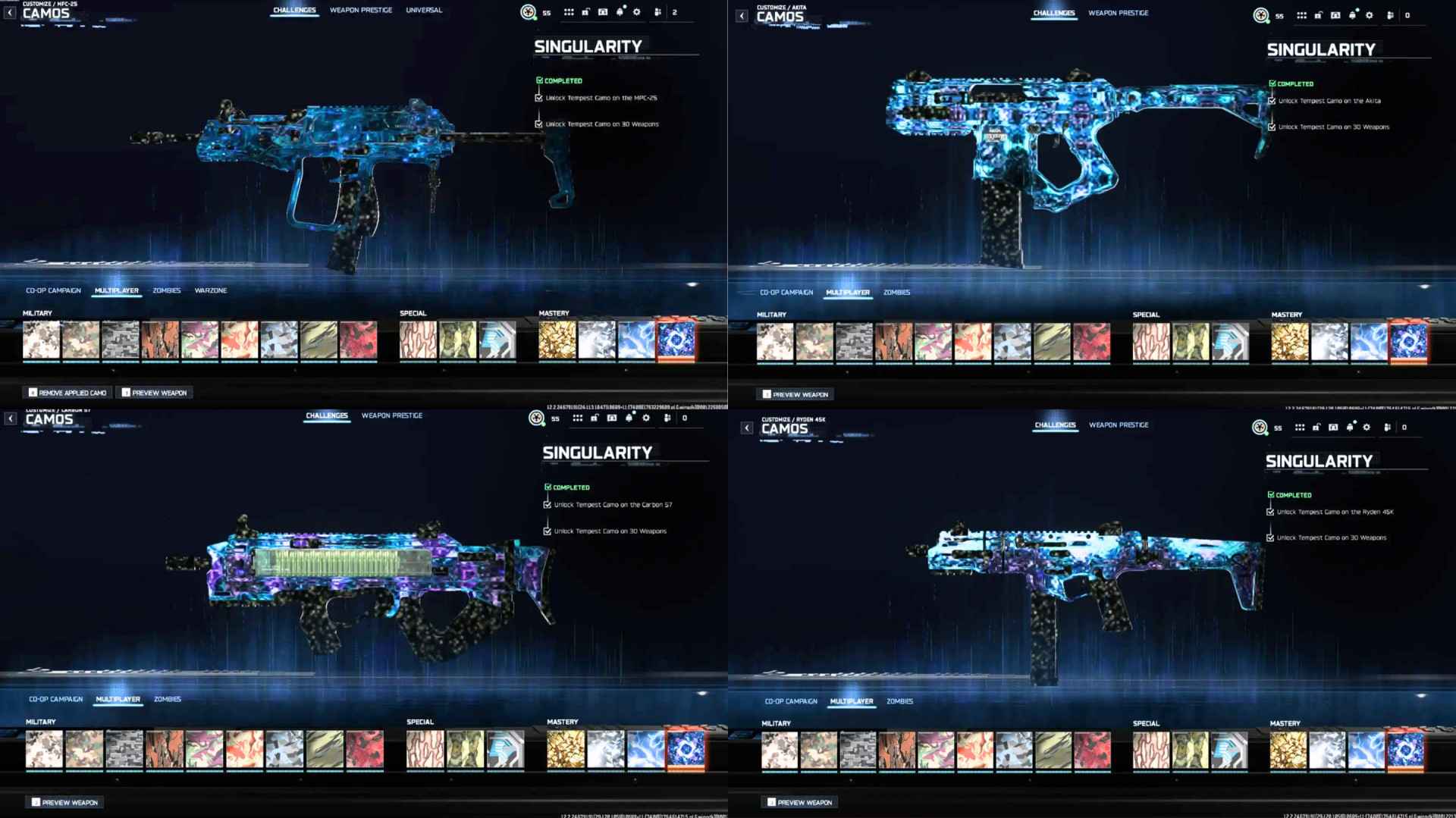
Task: Open the theater/recordings camera icon
Action: pyautogui.click(x=603, y=11)
